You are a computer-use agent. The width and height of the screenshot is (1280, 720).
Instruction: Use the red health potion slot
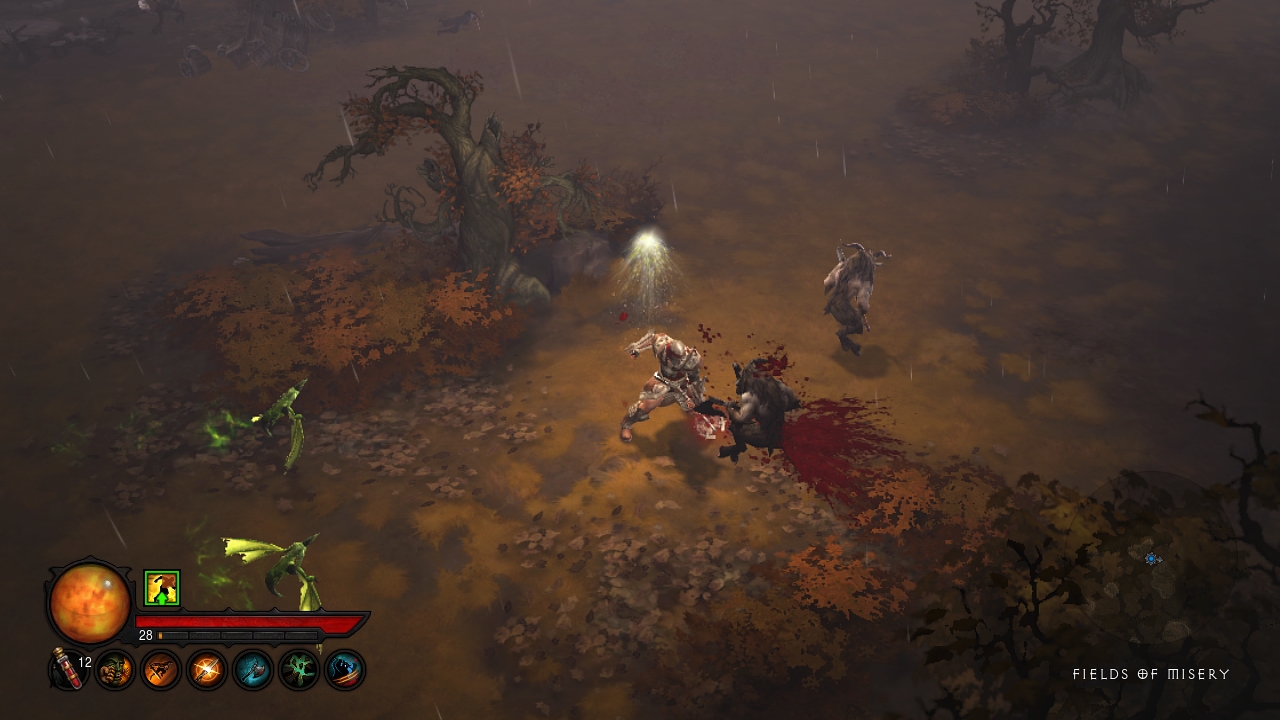tap(68, 668)
